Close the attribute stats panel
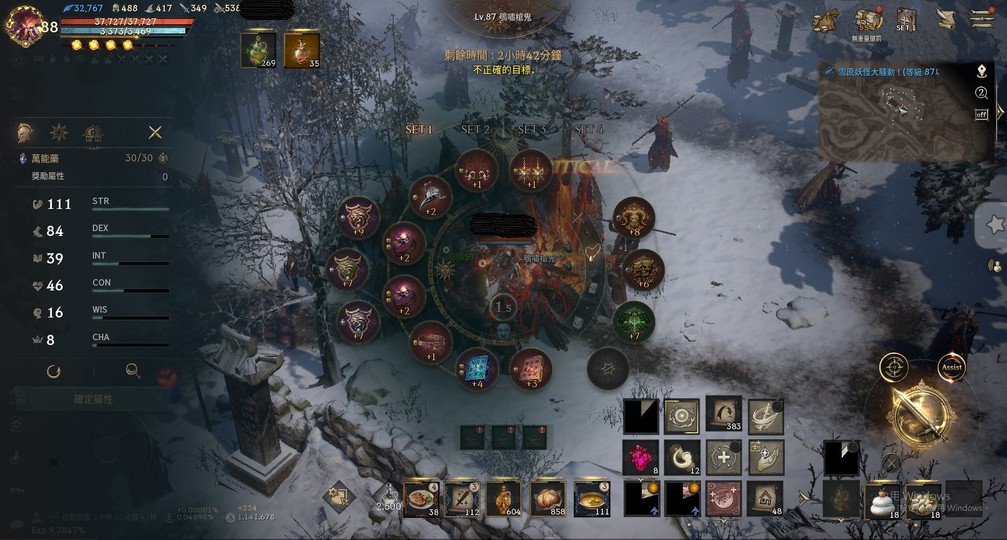Screen dimensions: 1007x540 (x=155, y=132)
